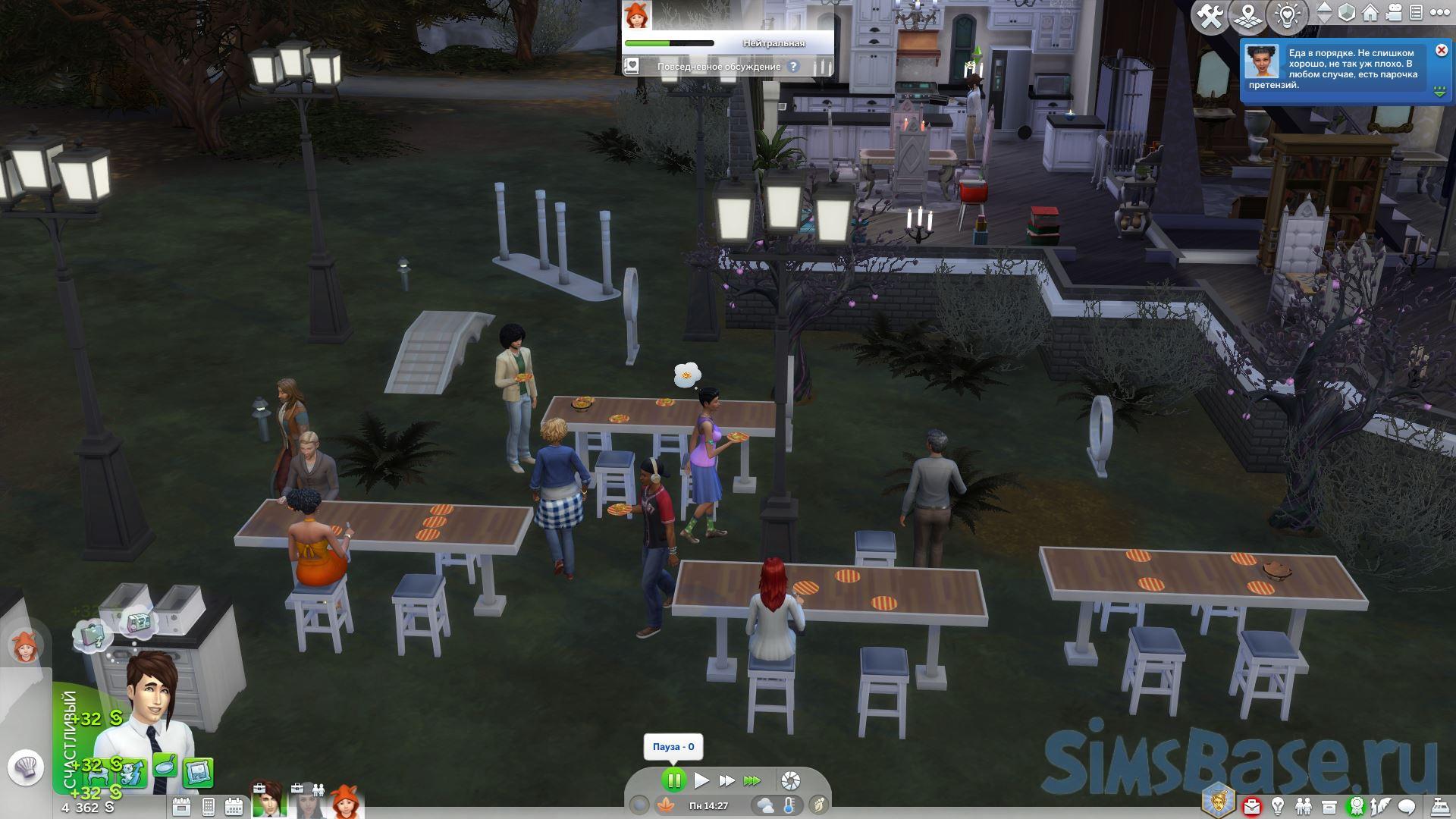Screen dimensions: 1456x819
Task: Select the red fox-hood toddler portrait
Action: point(345,802)
